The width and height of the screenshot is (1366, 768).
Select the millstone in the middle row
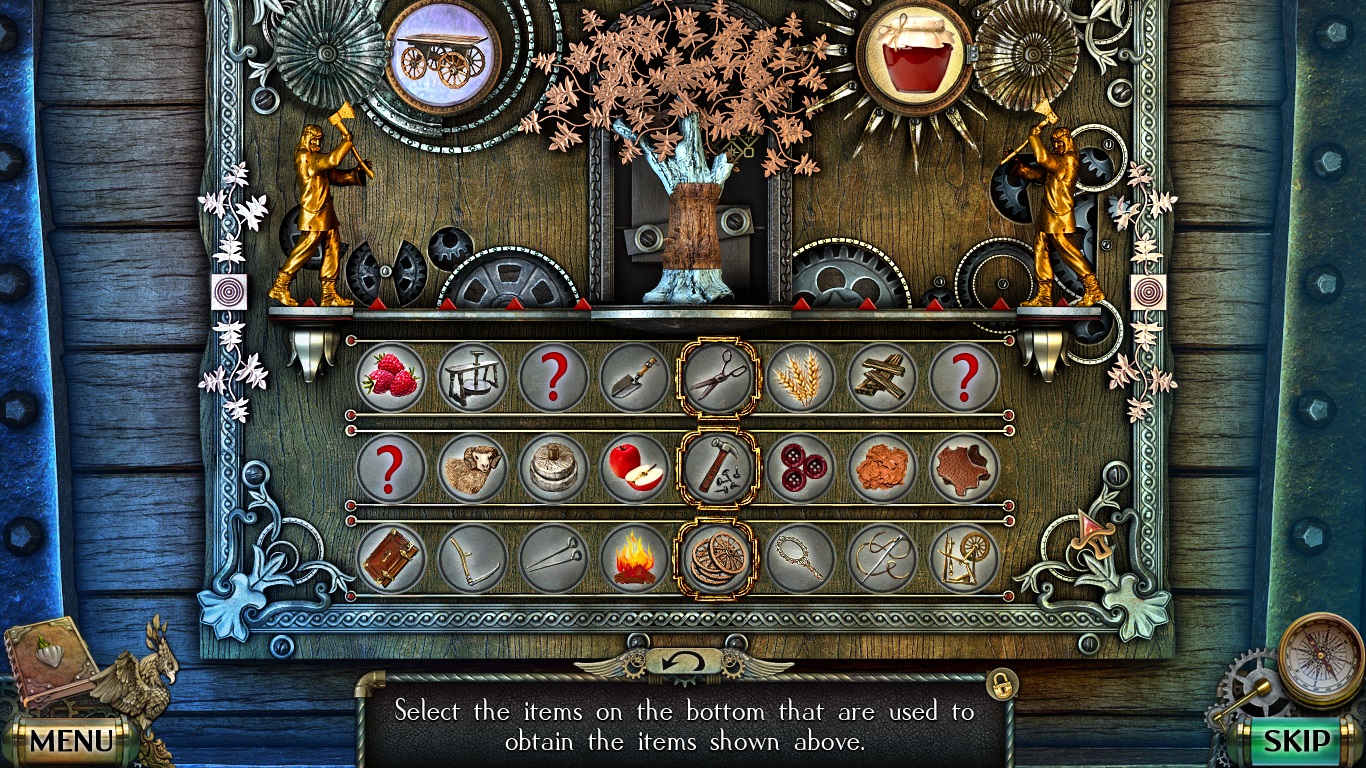point(554,469)
